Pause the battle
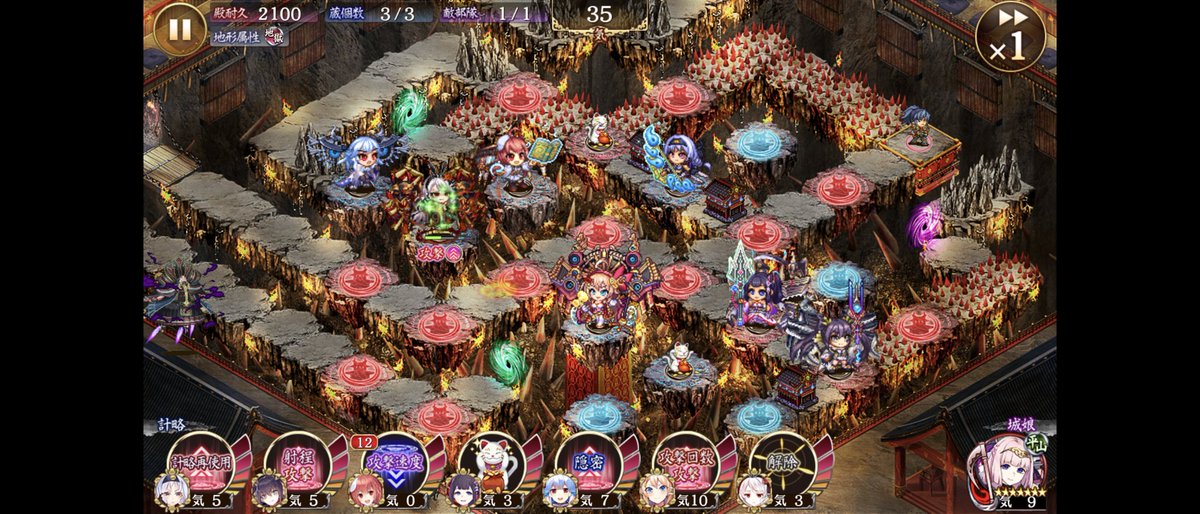This screenshot has width=1200, height=514. (180, 28)
